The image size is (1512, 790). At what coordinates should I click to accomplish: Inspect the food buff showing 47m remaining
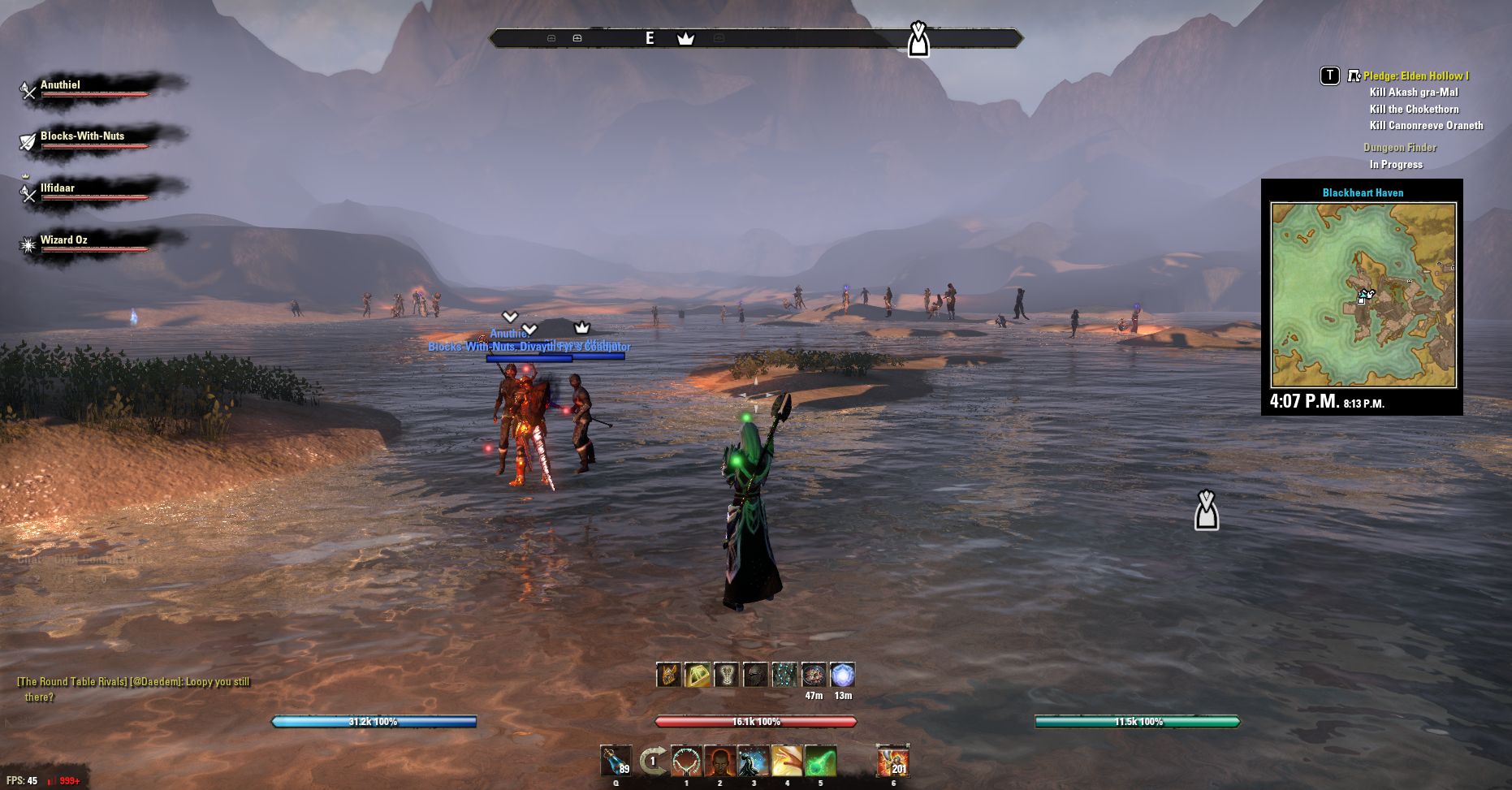click(x=814, y=675)
